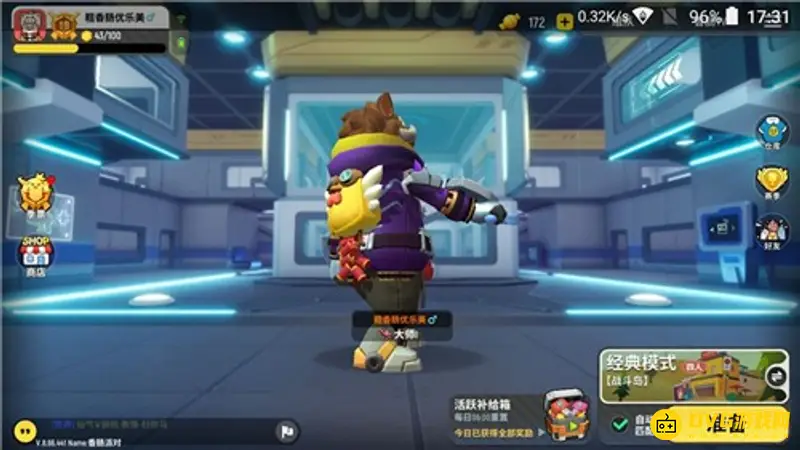Show the friends list

772,231
